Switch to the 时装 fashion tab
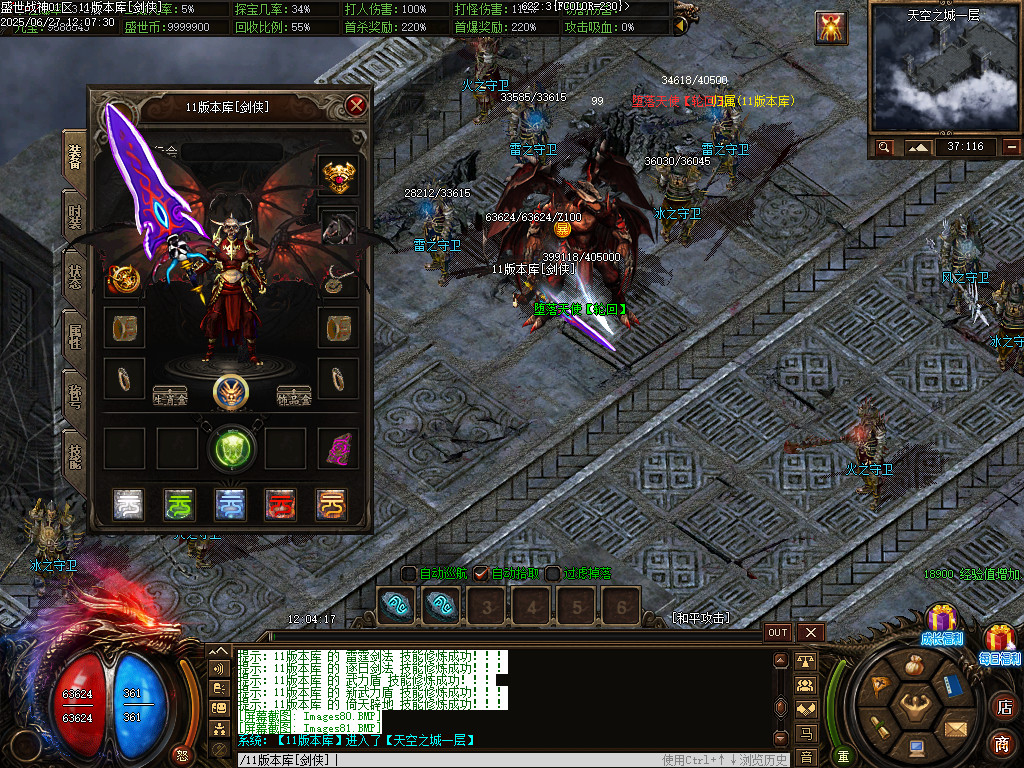 75,214
